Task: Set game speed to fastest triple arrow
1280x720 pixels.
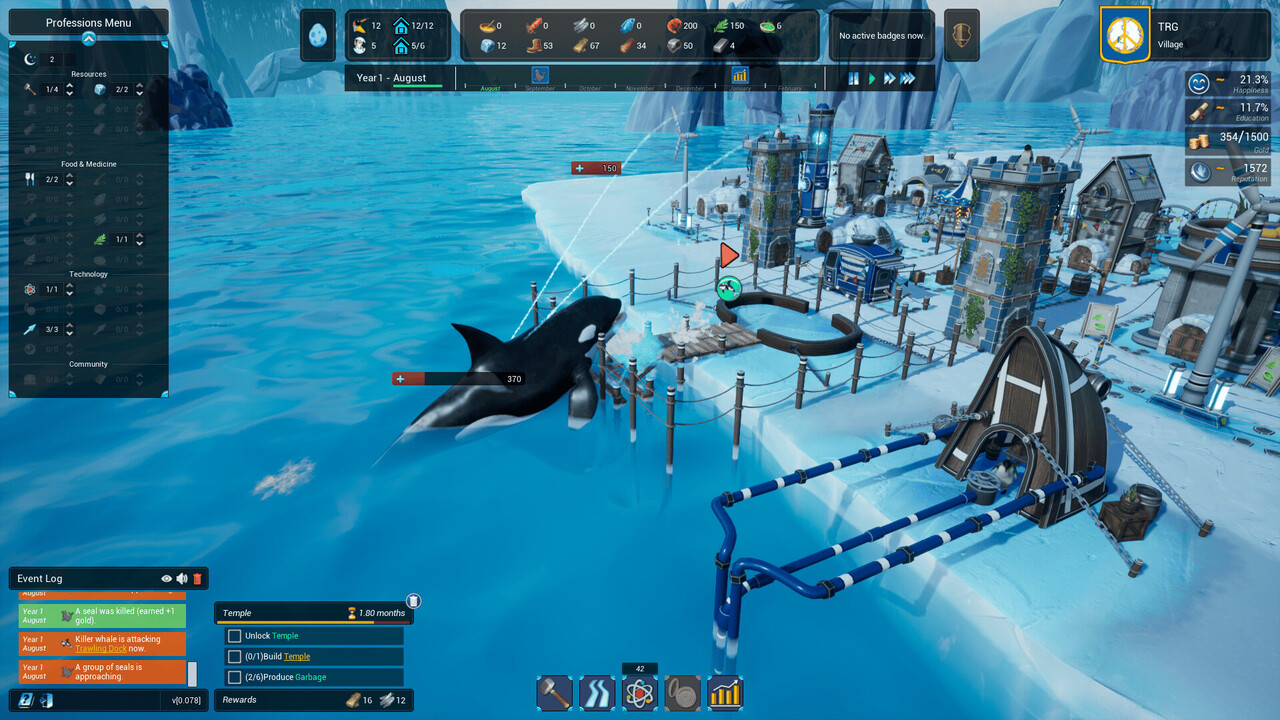Action: click(908, 78)
